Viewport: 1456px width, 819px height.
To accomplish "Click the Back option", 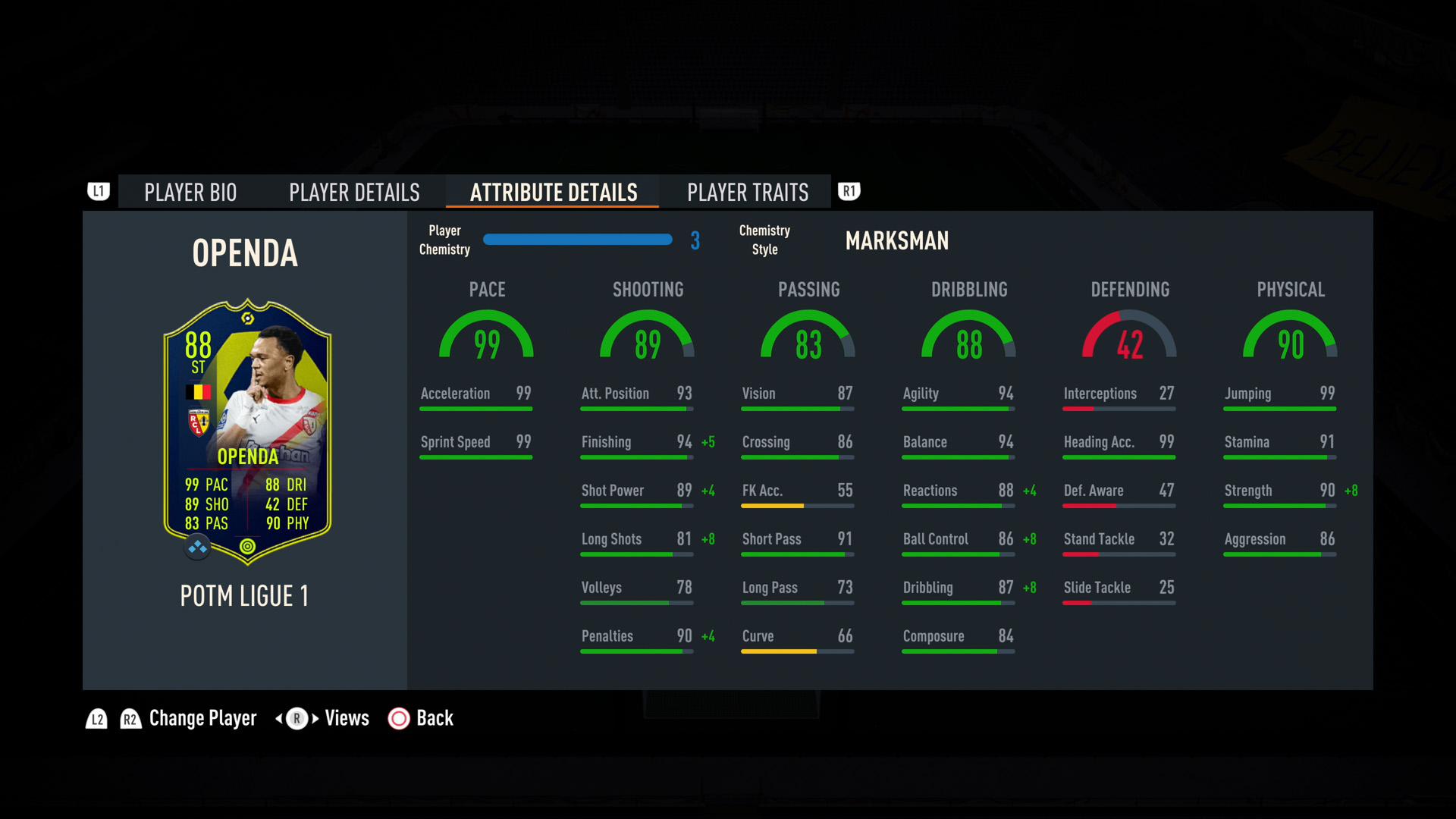I will [421, 718].
